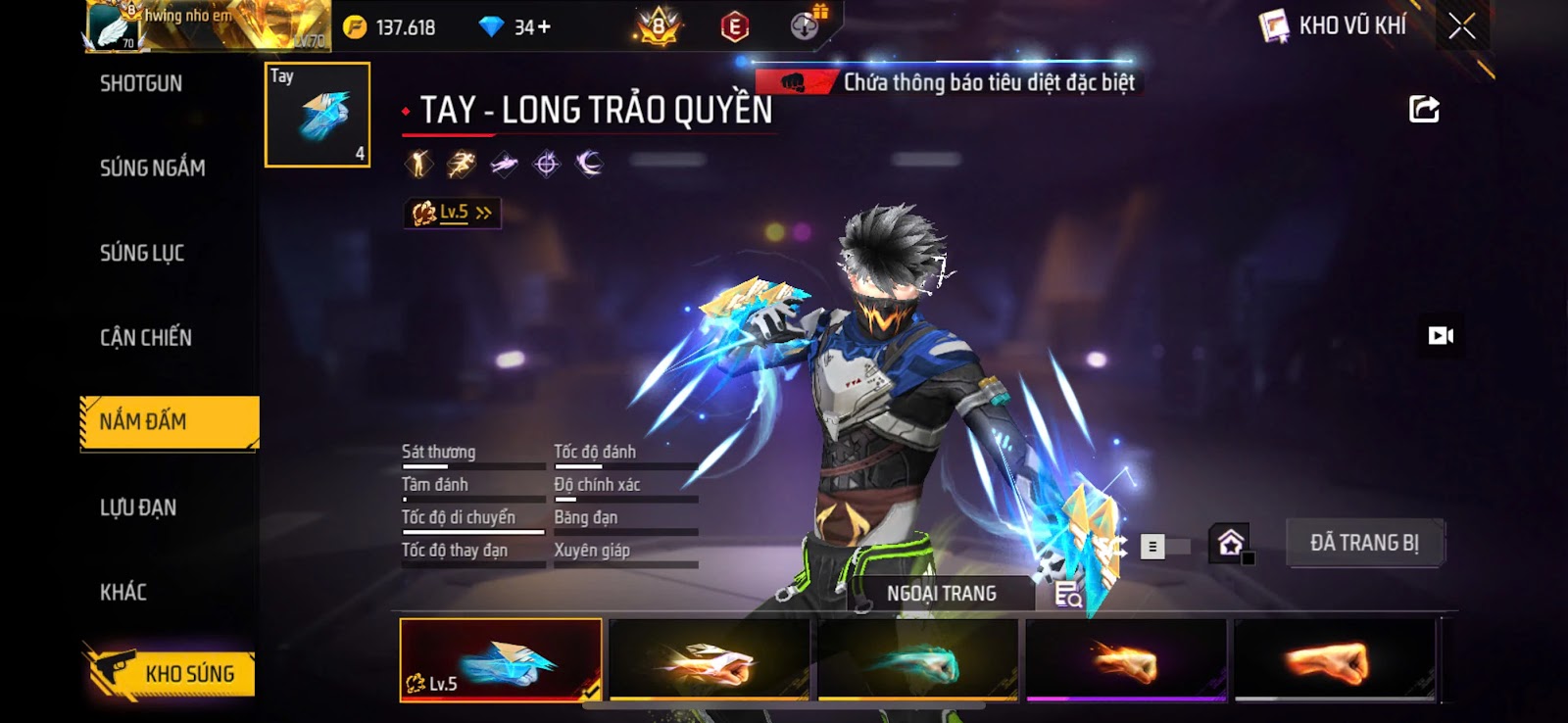Switch to the KHÁC category
The width and height of the screenshot is (1568, 723).
[x=123, y=593]
